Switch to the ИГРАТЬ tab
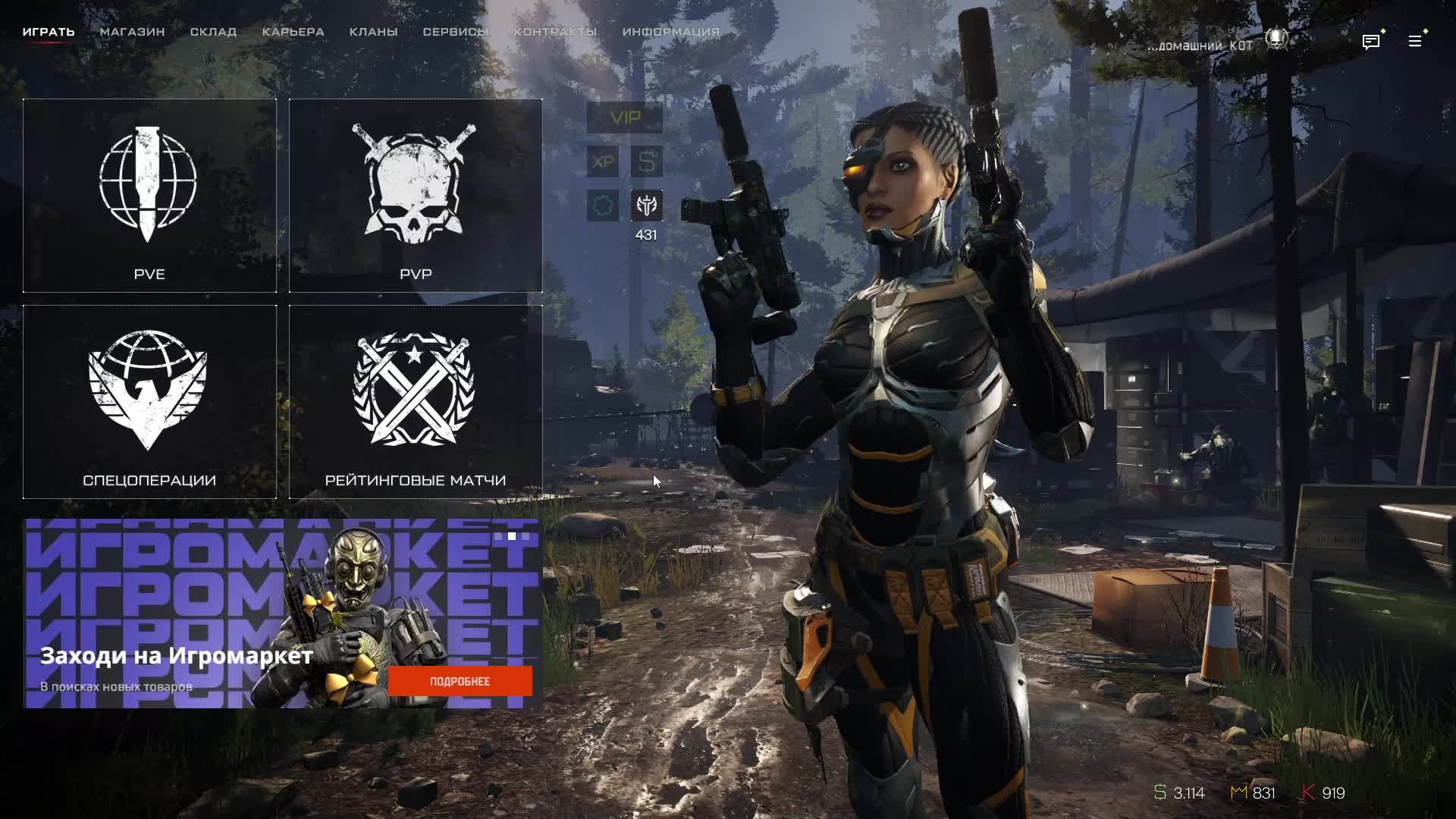This screenshot has height=819, width=1456. [49, 32]
